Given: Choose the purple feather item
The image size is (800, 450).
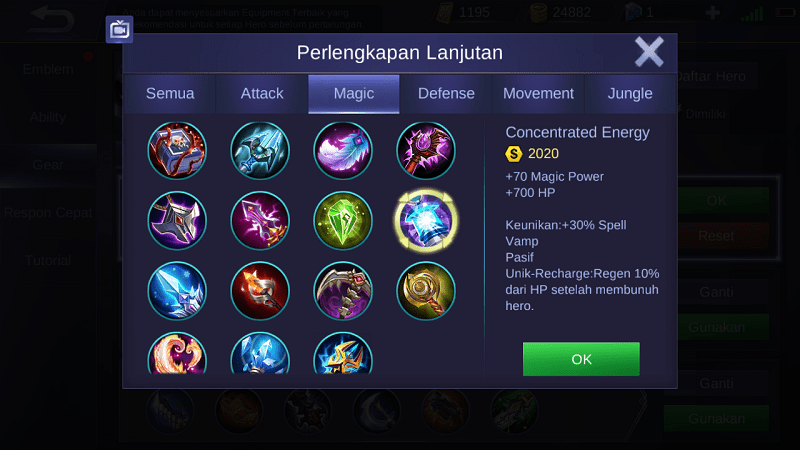Looking at the screenshot, I should [x=343, y=151].
